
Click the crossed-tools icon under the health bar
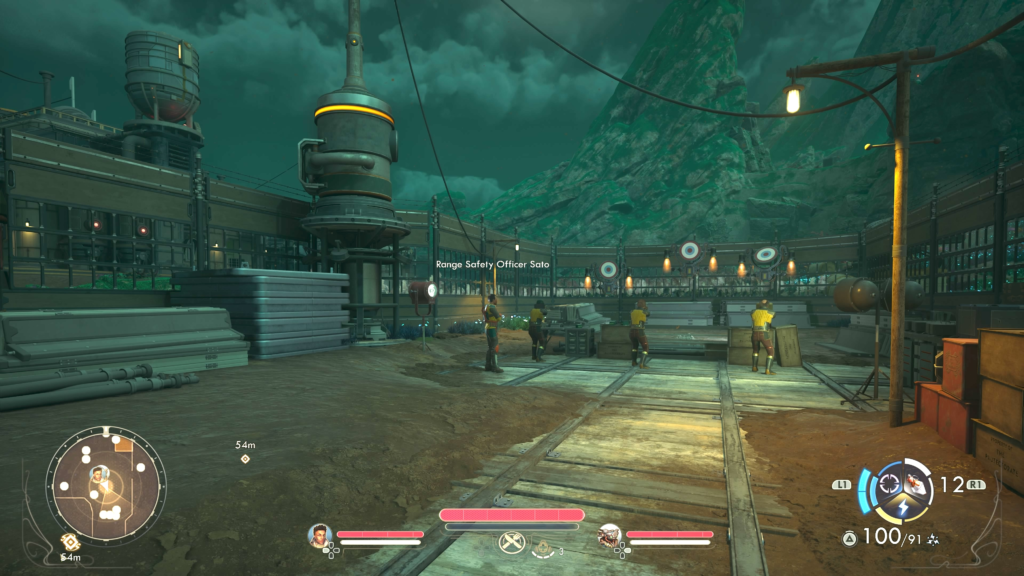click(511, 543)
